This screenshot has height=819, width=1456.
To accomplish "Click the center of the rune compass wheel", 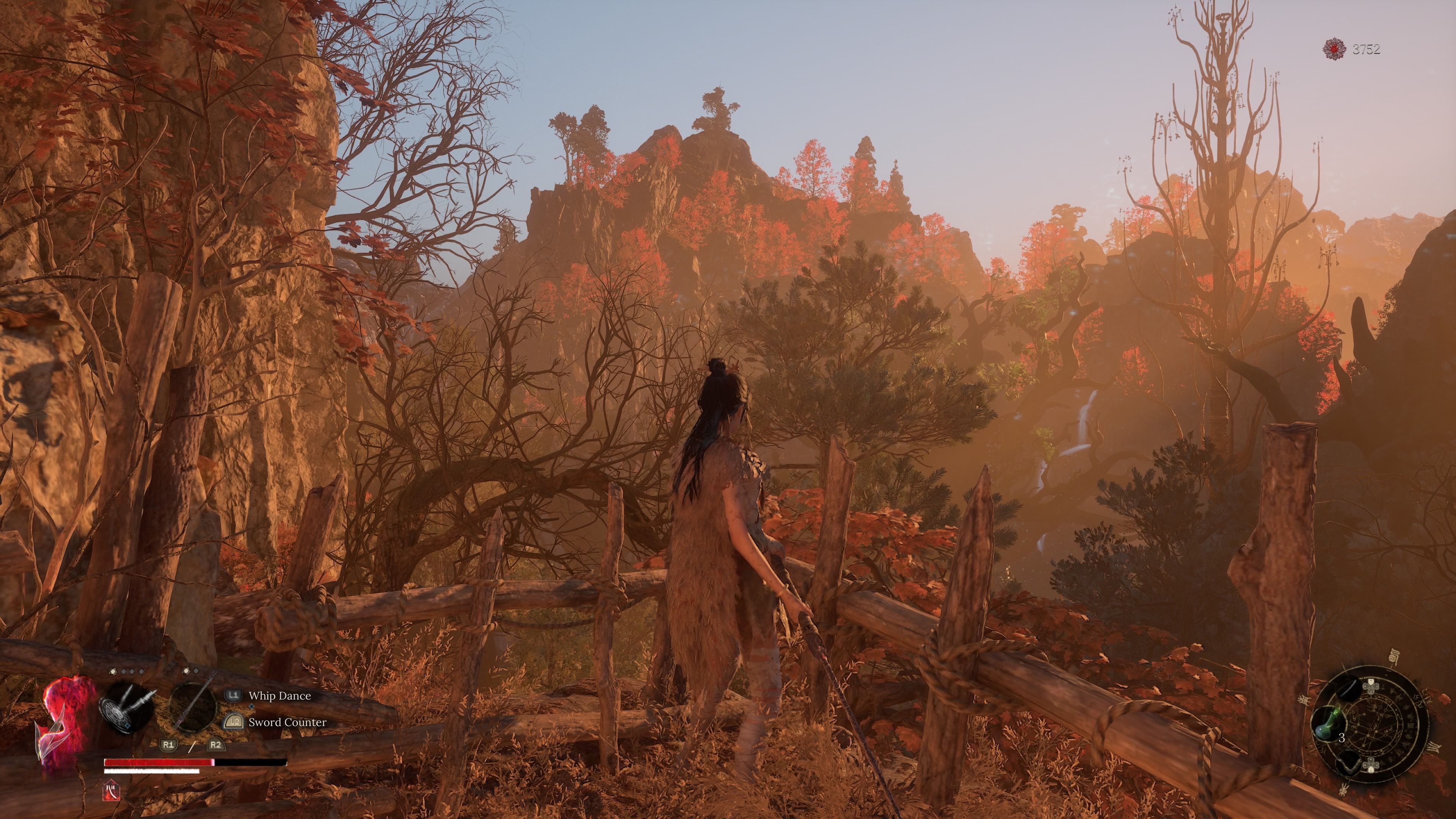I will [x=1370, y=725].
